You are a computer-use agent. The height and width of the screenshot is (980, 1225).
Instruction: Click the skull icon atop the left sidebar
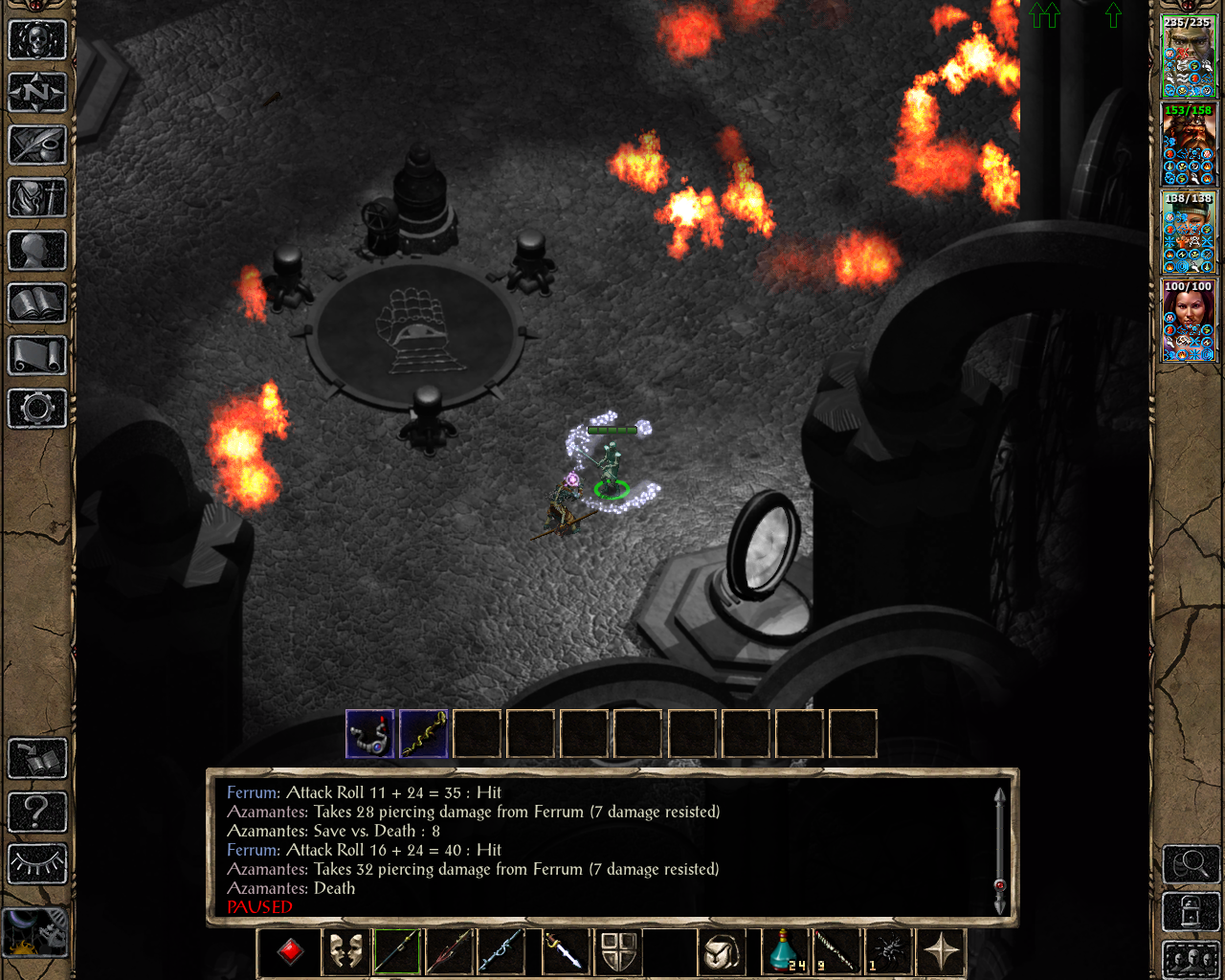[36, 40]
